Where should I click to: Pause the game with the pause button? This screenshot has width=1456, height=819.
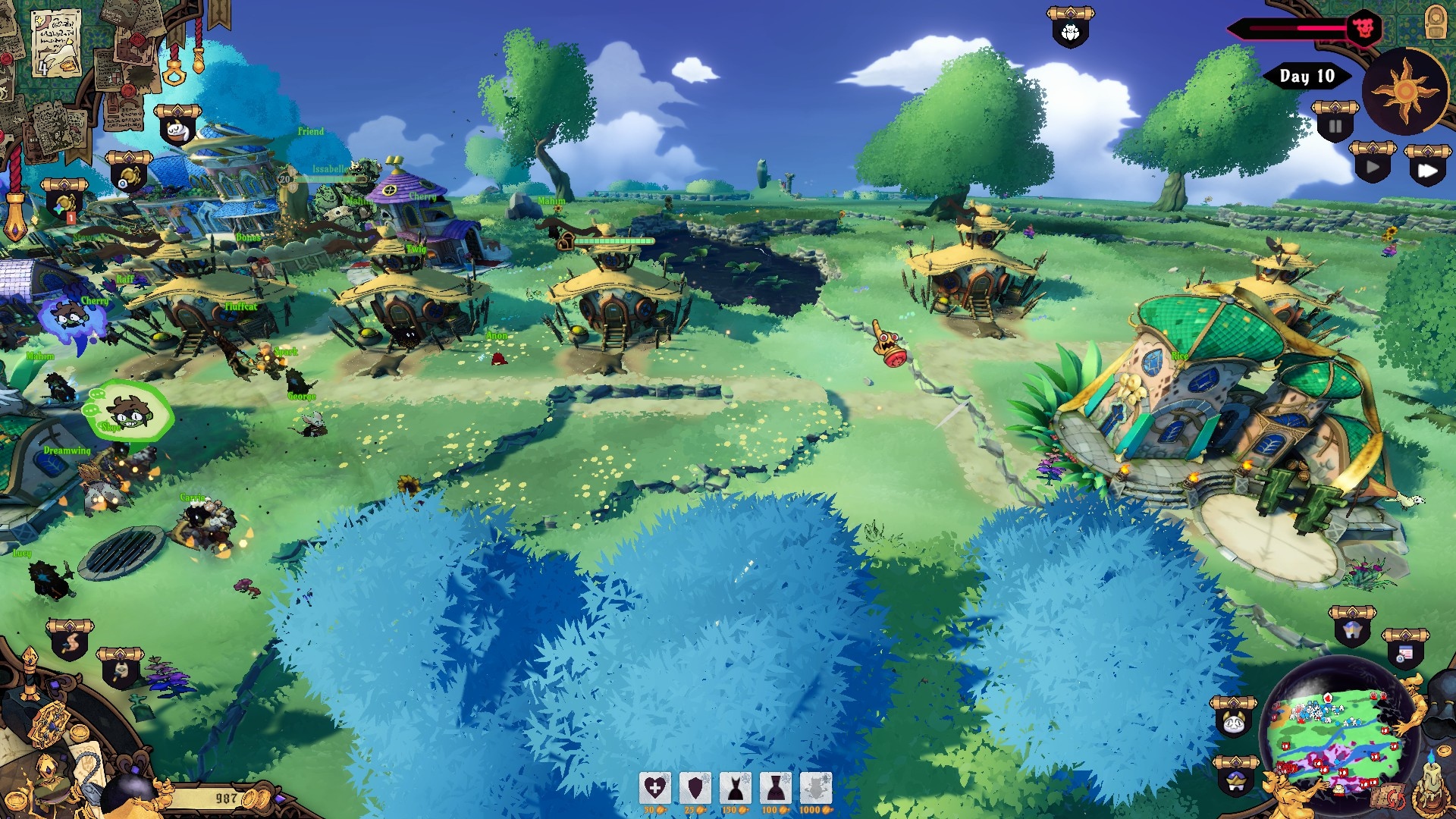[1335, 125]
